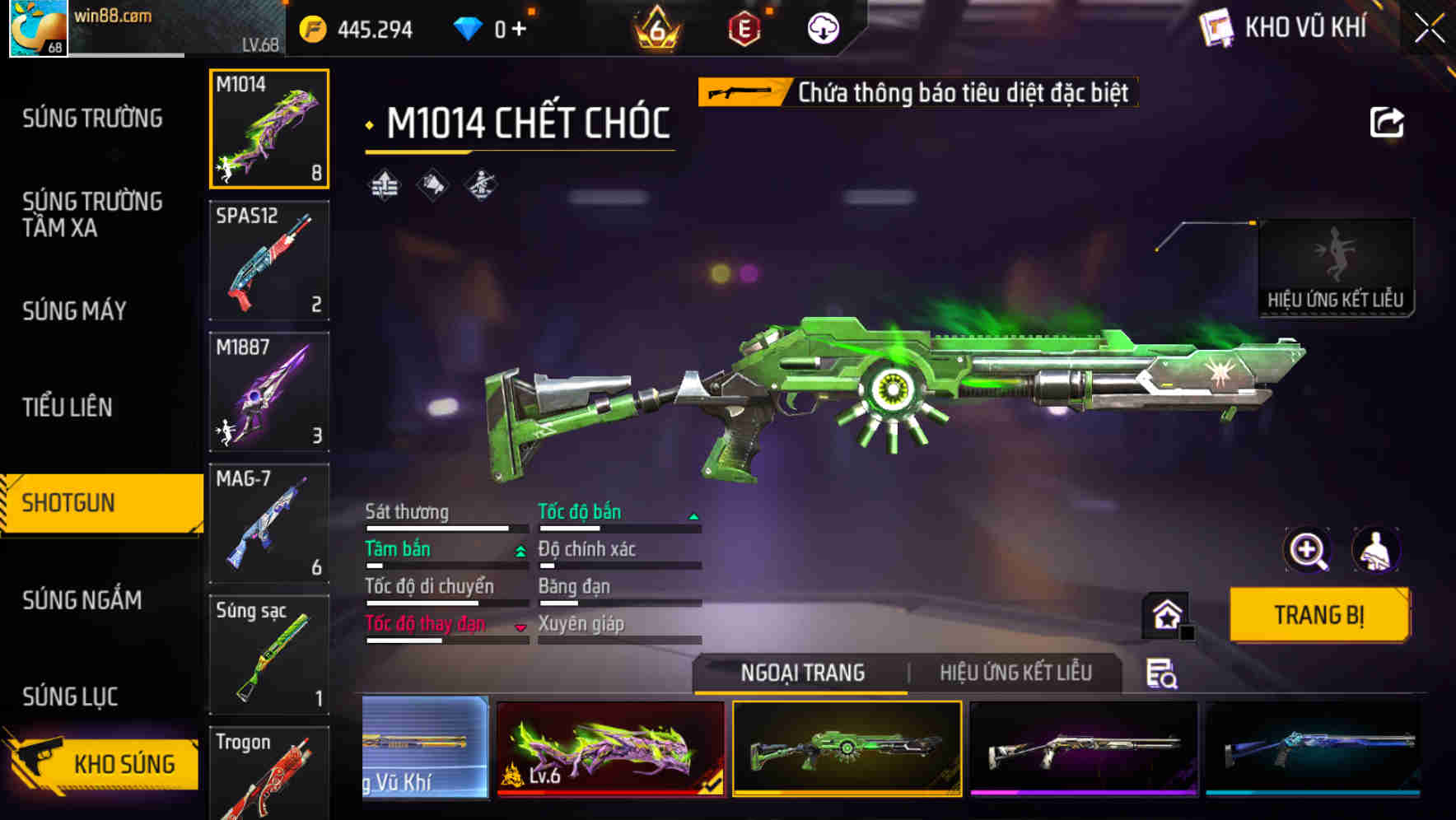Pick the M1887 weapon tile
The width and height of the screenshot is (1456, 820).
point(269,392)
